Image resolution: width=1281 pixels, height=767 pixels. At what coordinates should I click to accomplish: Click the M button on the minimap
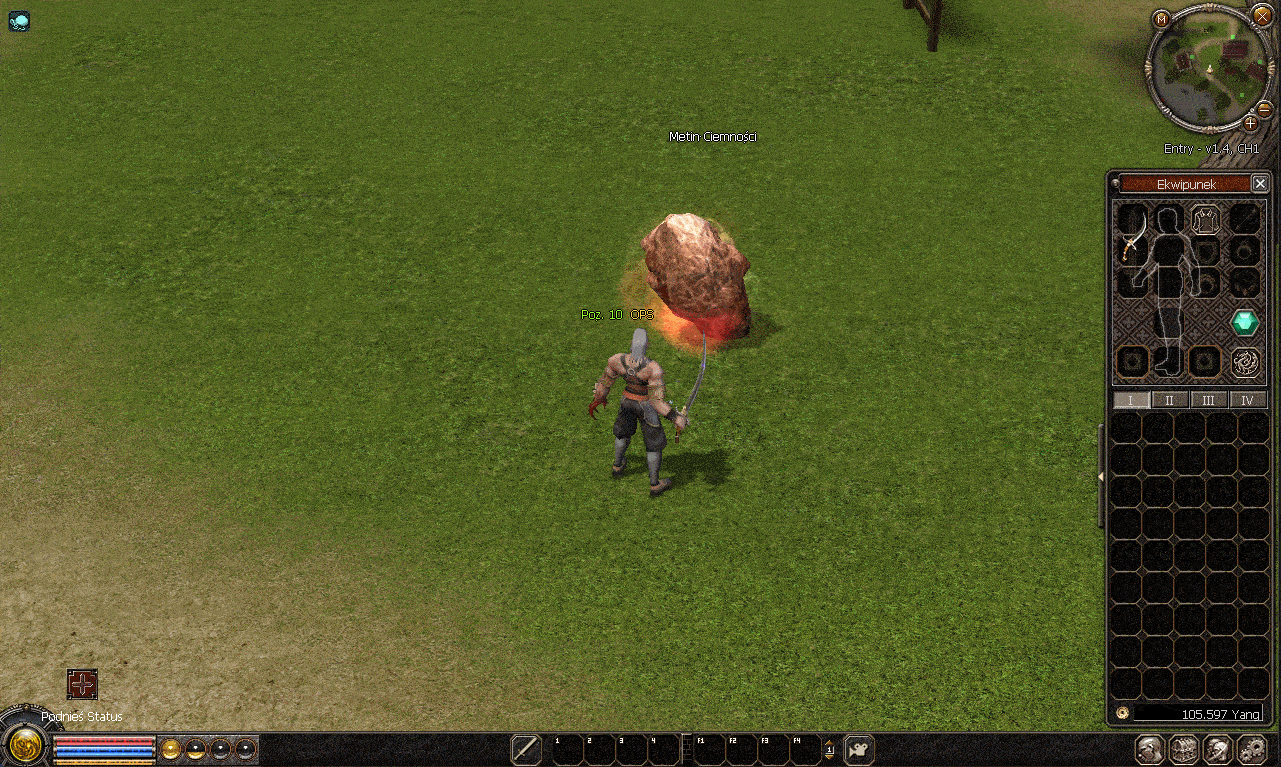(1159, 17)
